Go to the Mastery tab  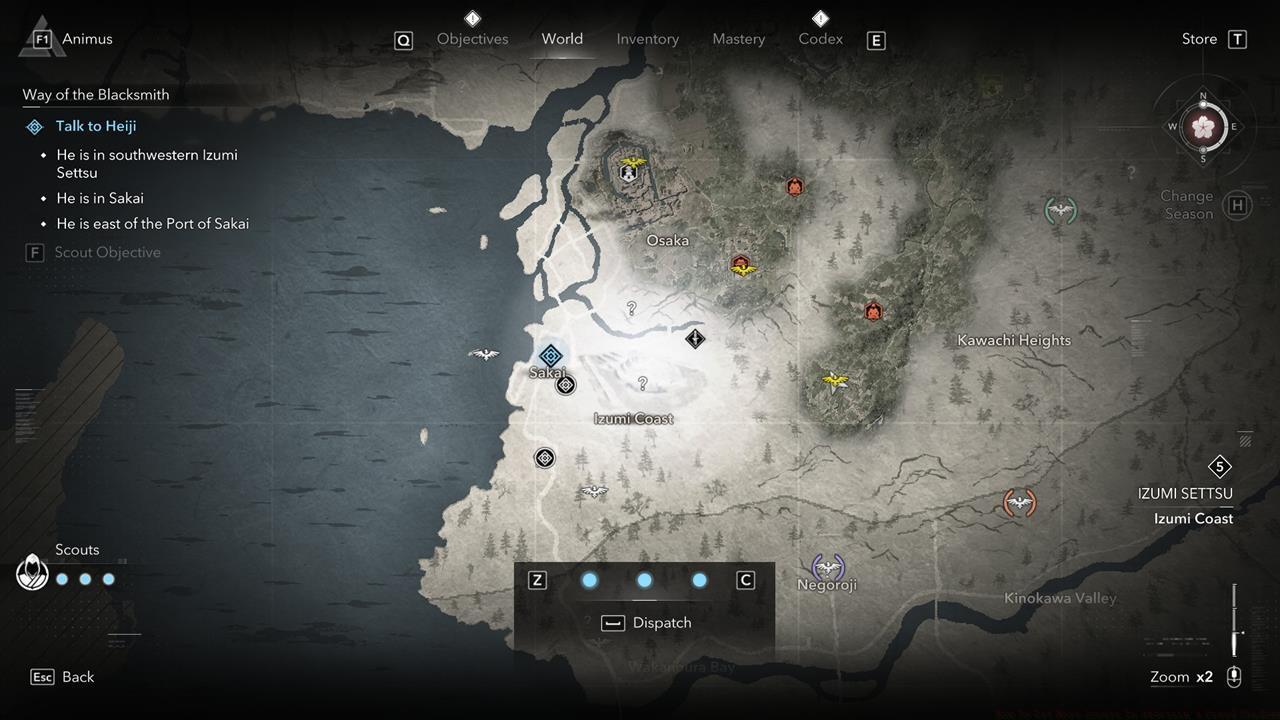pyautogui.click(x=738, y=39)
